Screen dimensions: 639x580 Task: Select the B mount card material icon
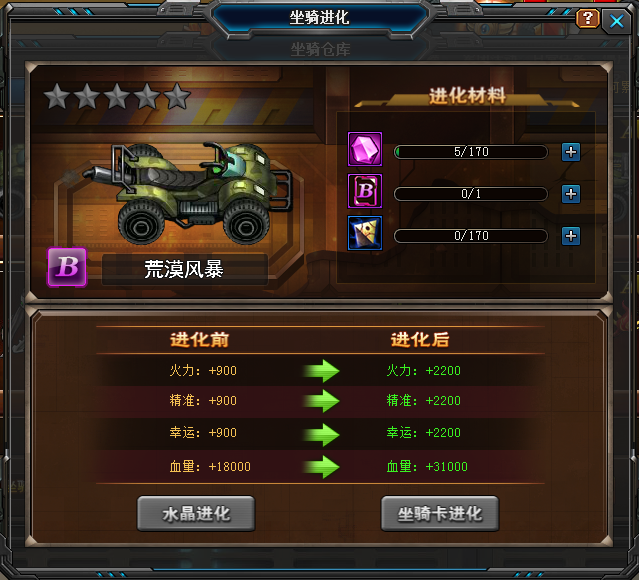364,191
